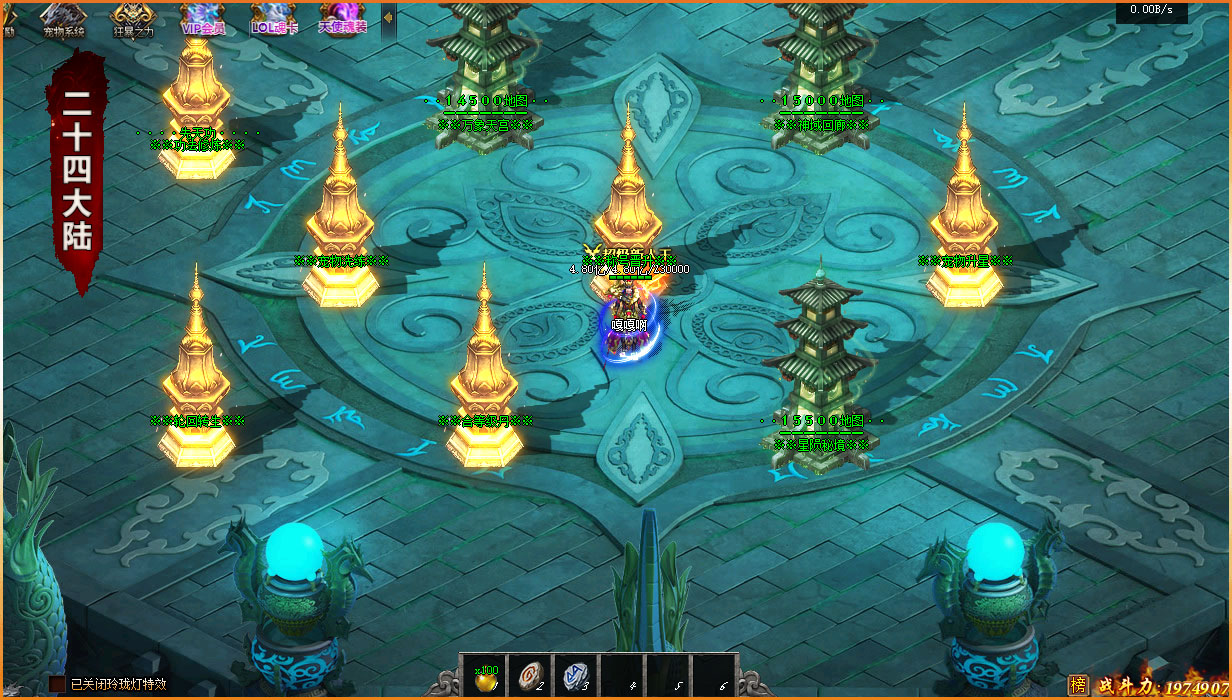Viewport: 1232px width, 700px height.
Task: Open the 狂暴之力 berserk power menu
Action: coord(133,18)
